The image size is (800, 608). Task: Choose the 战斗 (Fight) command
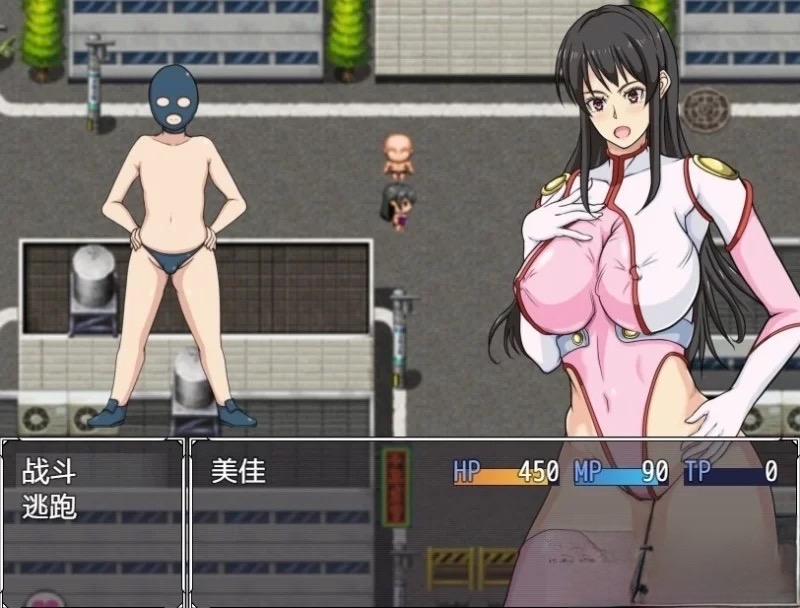tap(49, 472)
